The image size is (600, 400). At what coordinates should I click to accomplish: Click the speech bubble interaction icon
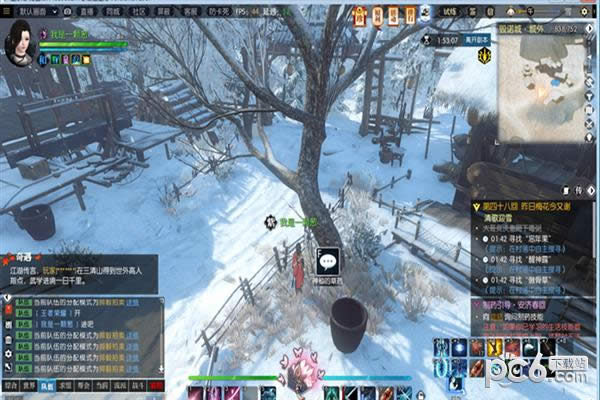point(328,262)
